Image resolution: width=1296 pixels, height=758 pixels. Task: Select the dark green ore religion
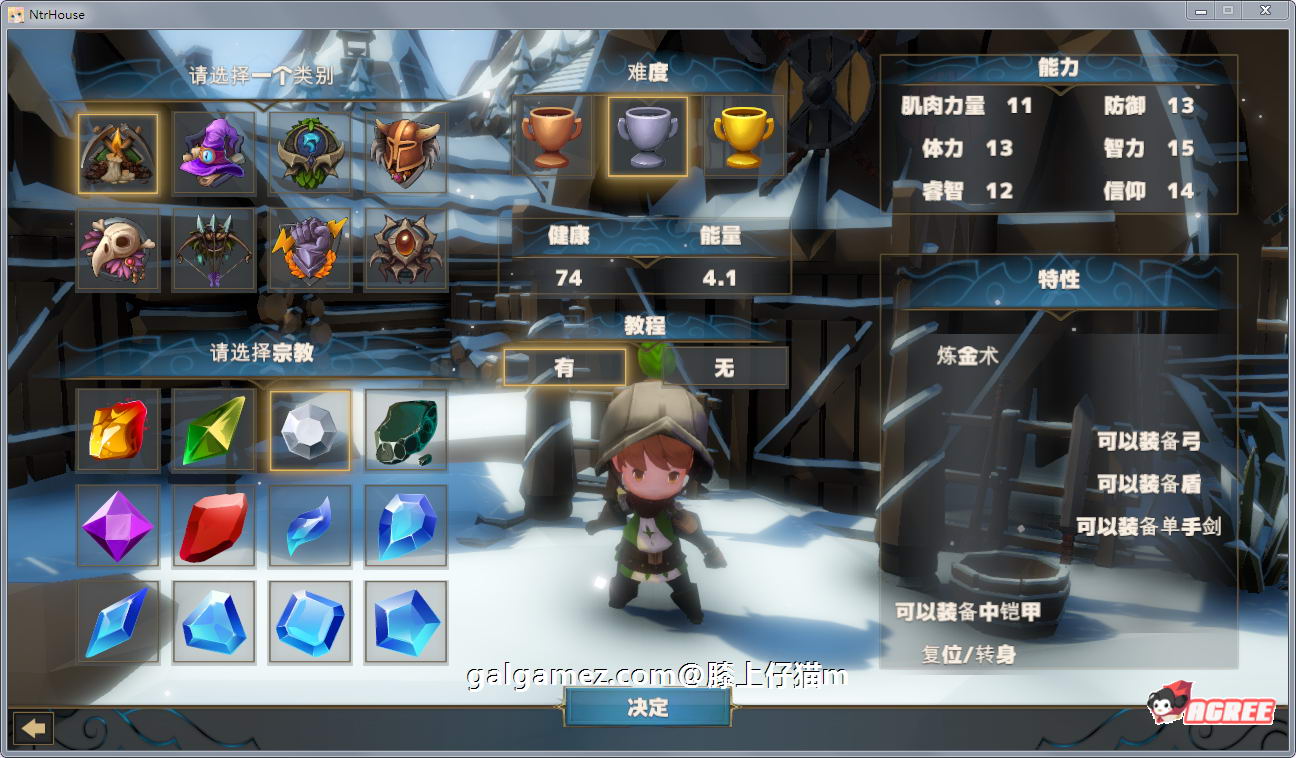(405, 430)
